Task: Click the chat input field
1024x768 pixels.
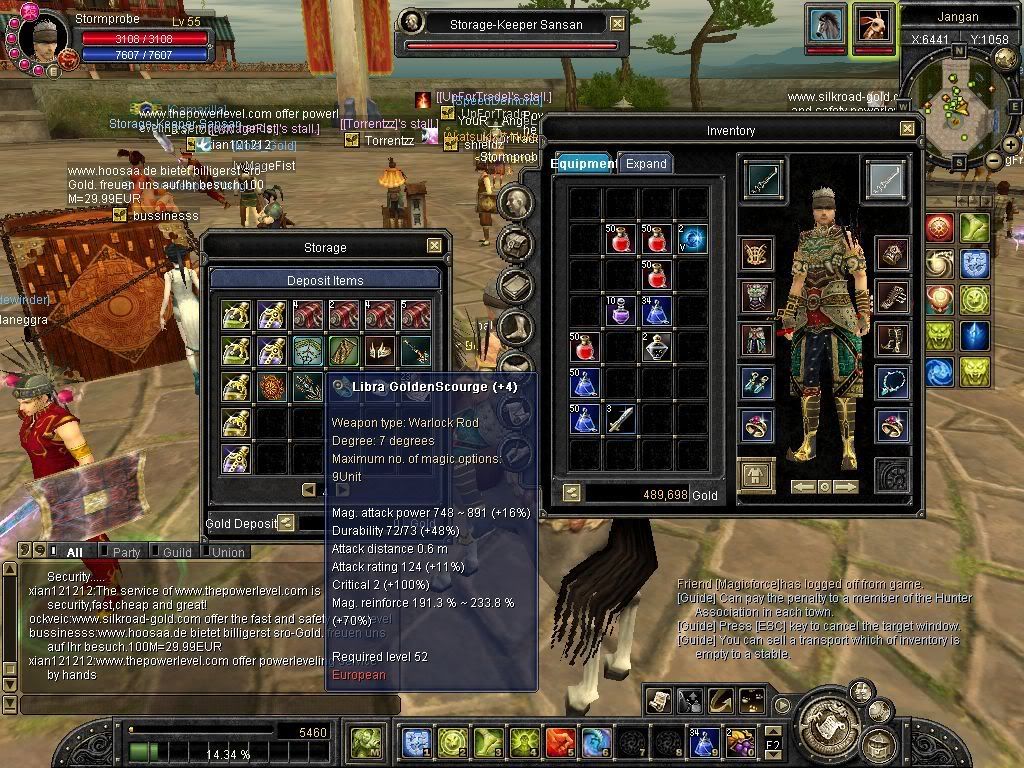Action: [x=200, y=705]
